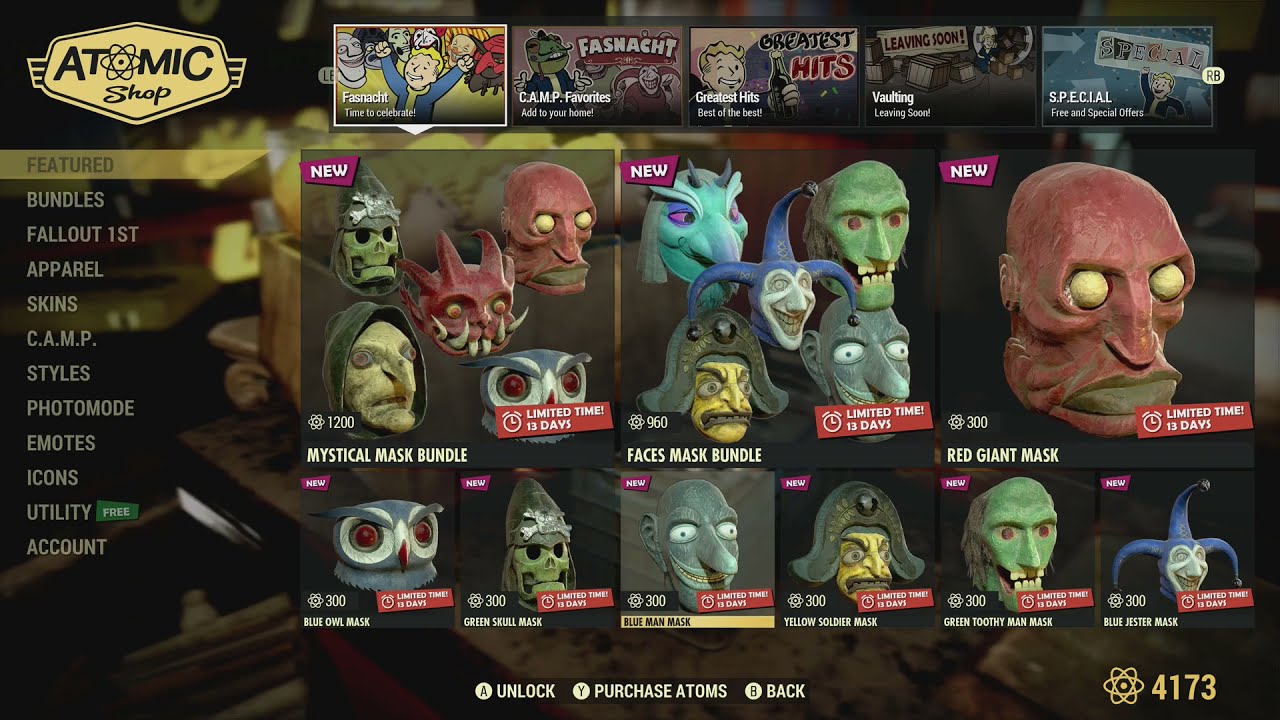Go to the Fallout 1st section

pyautogui.click(x=85, y=234)
